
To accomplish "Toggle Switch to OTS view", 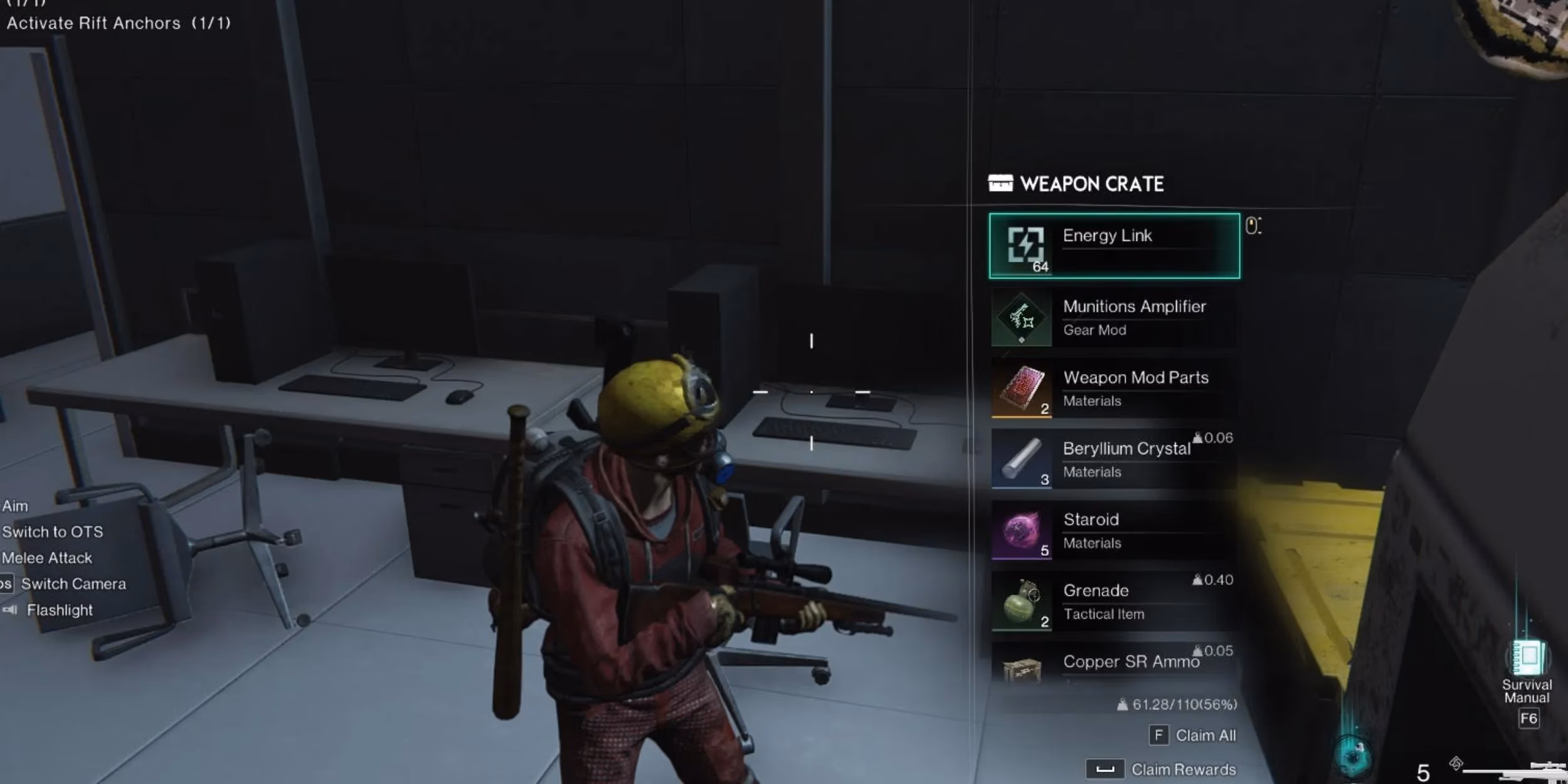I will [53, 532].
